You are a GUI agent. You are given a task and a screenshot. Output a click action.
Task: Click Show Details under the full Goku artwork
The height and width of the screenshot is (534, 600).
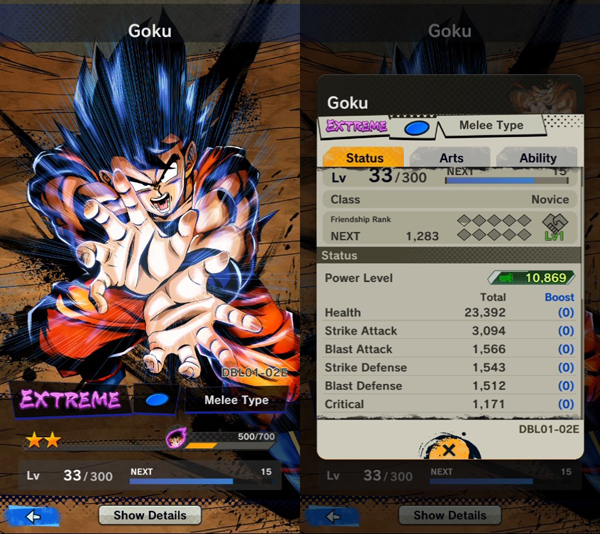point(149,515)
